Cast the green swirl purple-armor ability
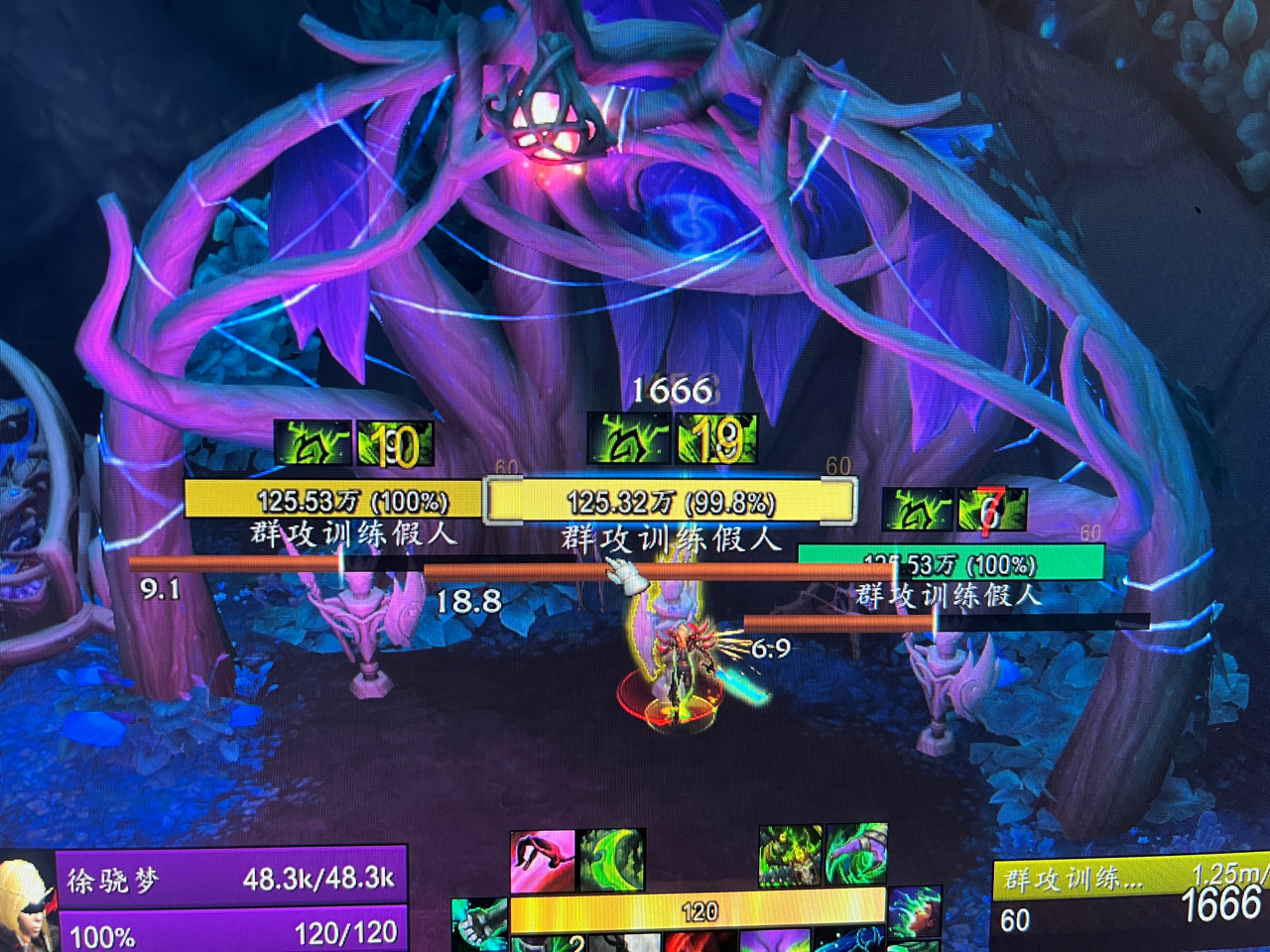This screenshot has height=952, width=1270. point(856,855)
